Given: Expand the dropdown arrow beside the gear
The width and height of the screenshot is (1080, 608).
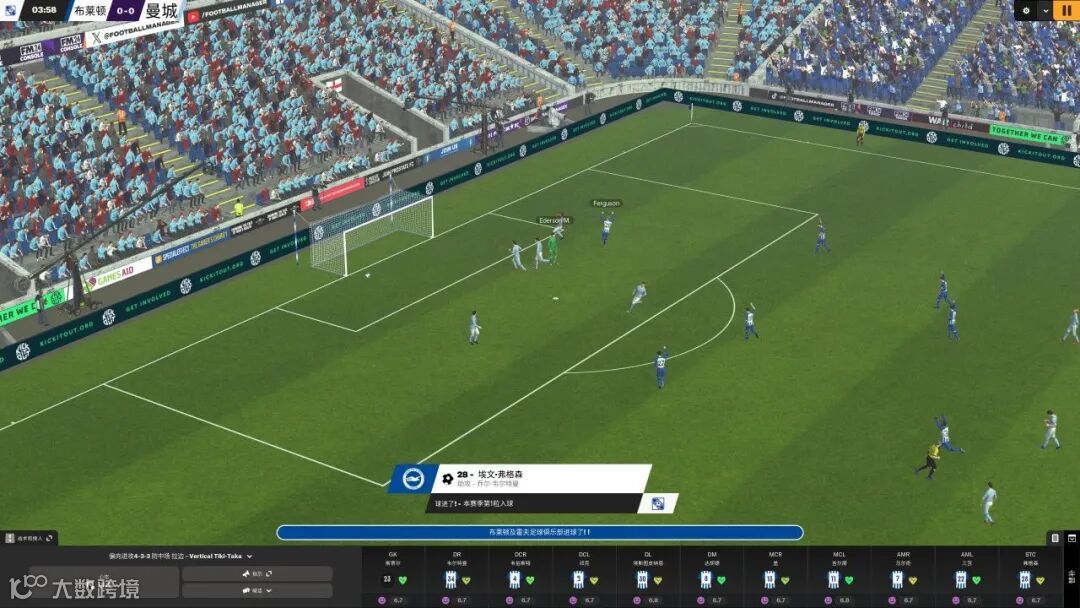Looking at the screenshot, I should coord(1045,10).
